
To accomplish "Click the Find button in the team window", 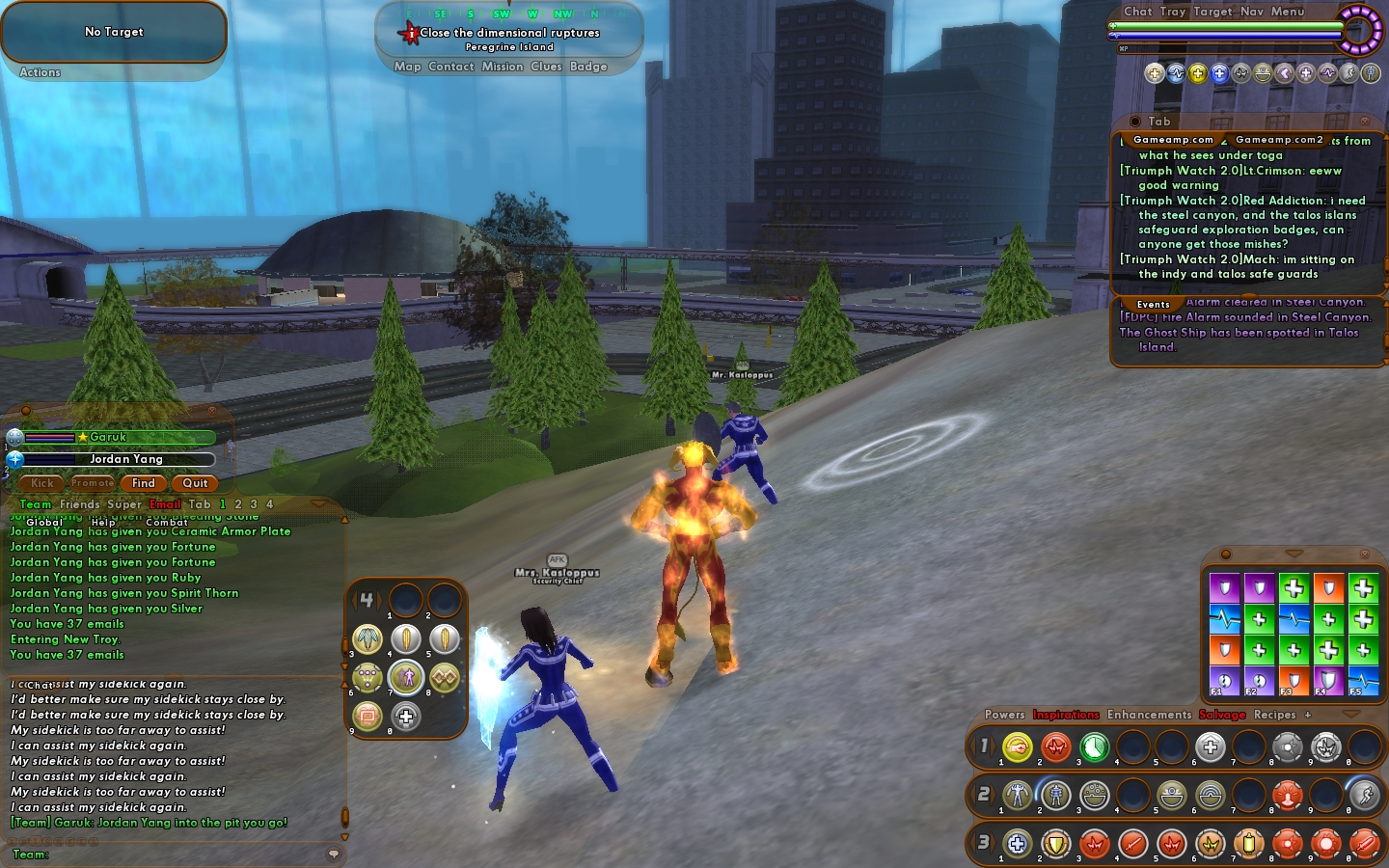I will coord(144,483).
